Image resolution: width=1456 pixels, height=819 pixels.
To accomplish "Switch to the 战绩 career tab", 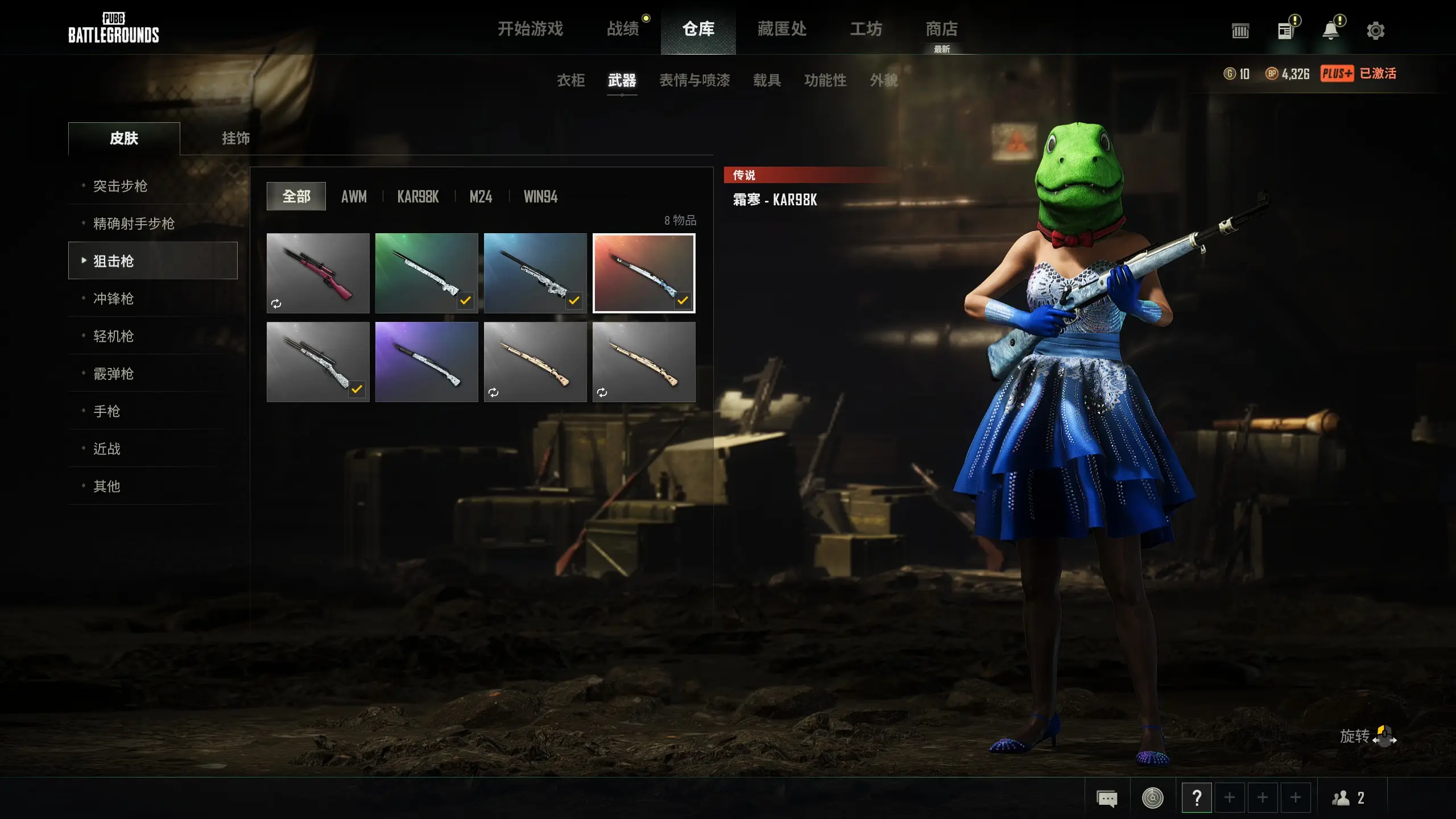I will coord(623,28).
